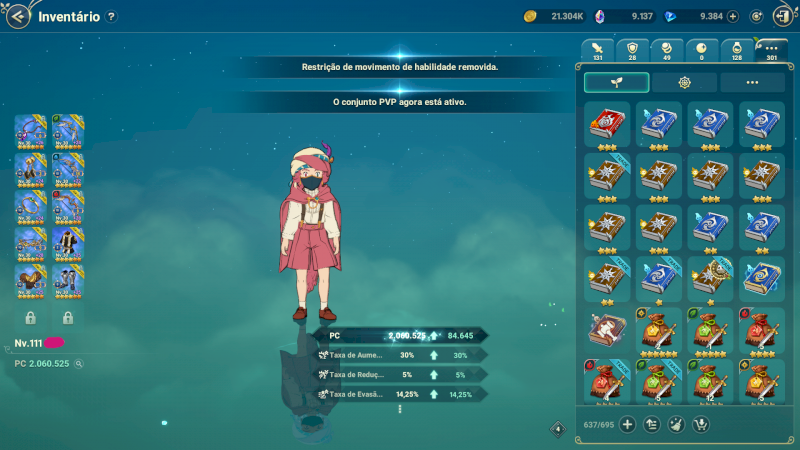Viewport: 800px width, 450px height.
Task: Go back using the arrow beside Inventário
Action: pos(18,17)
